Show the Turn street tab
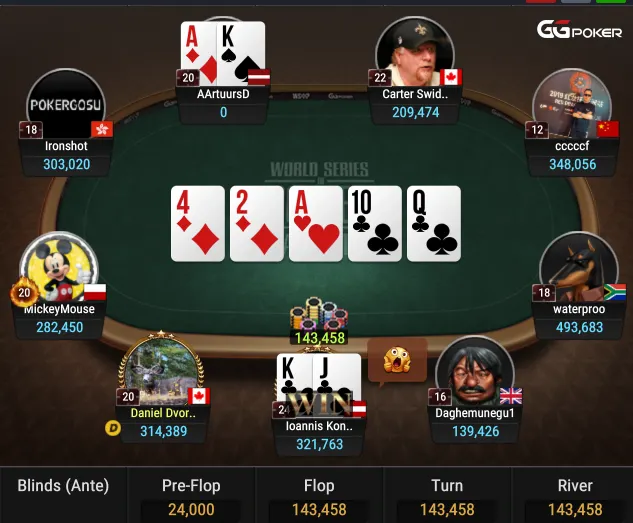The width and height of the screenshot is (633, 523). pyautogui.click(x=447, y=496)
